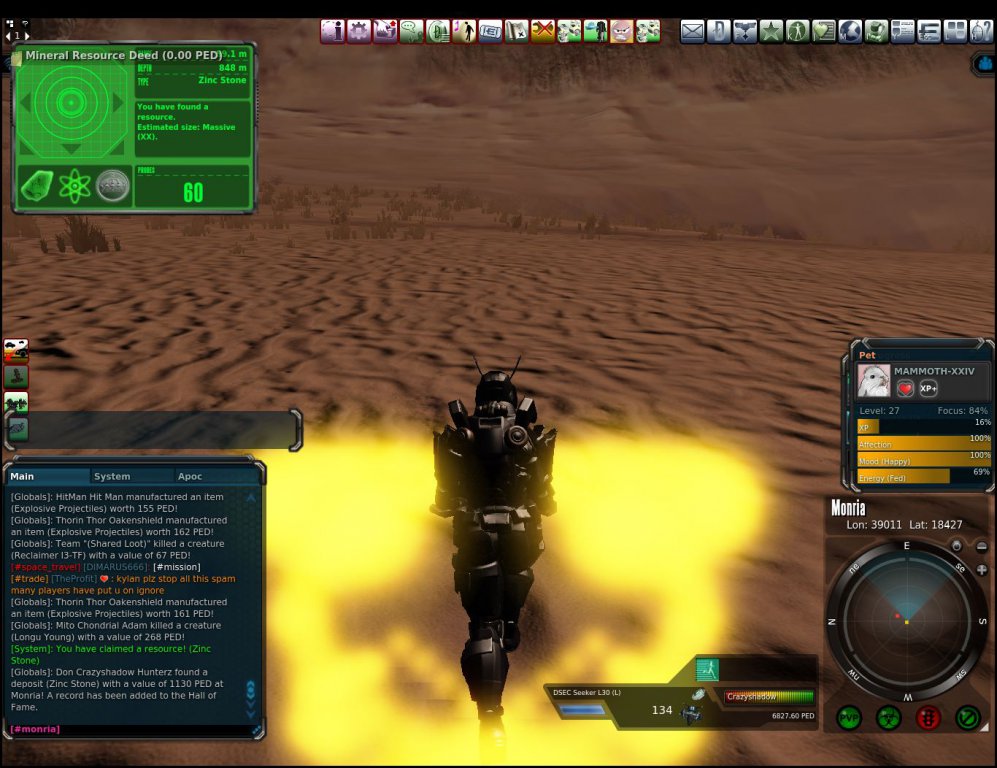Click the pet's red heart button
Viewport: 997px width, 768px height.
click(x=905, y=389)
